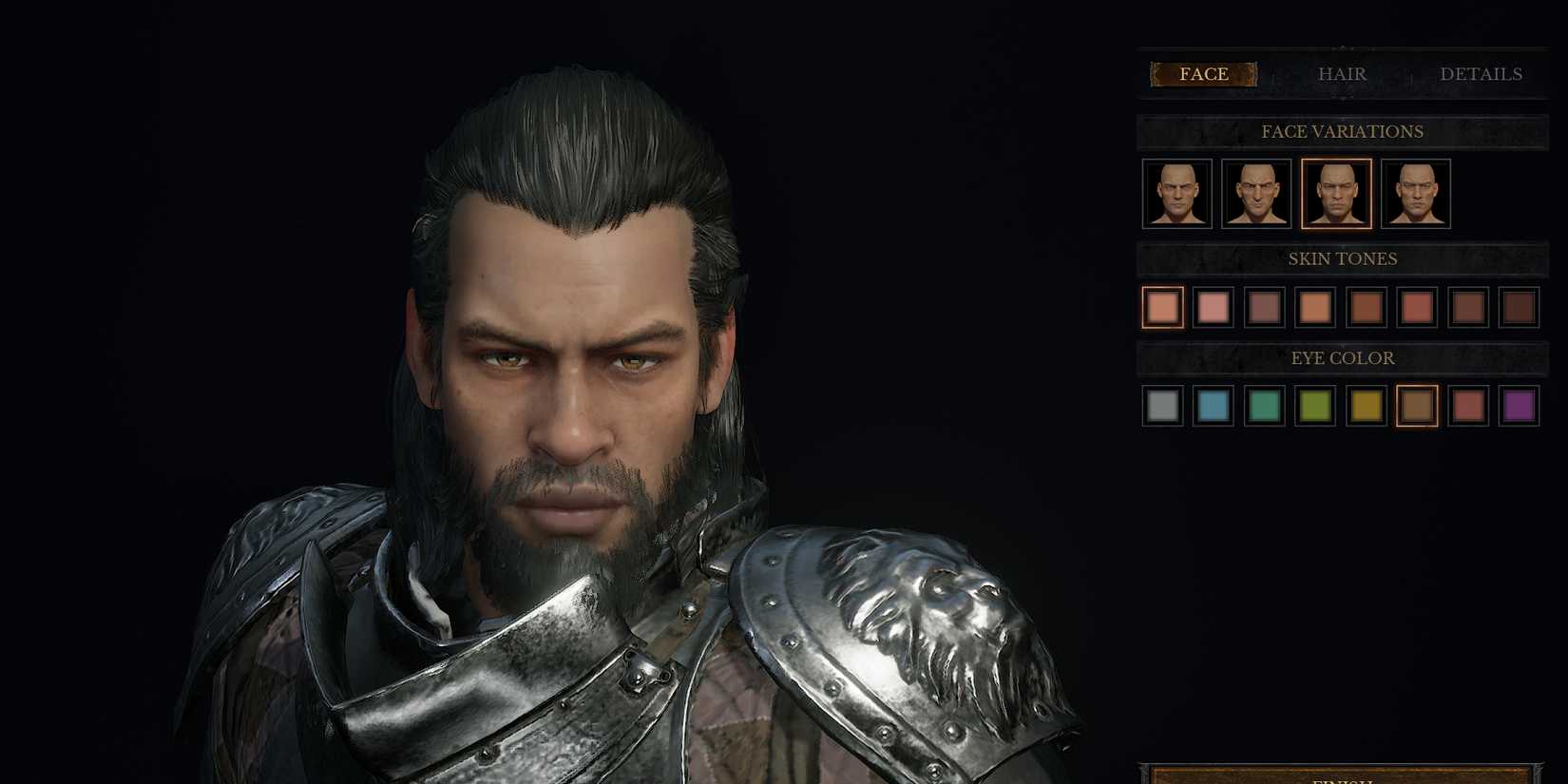1568x784 pixels.
Task: Pick the darkest skin tone swatch
Action: [x=1519, y=307]
